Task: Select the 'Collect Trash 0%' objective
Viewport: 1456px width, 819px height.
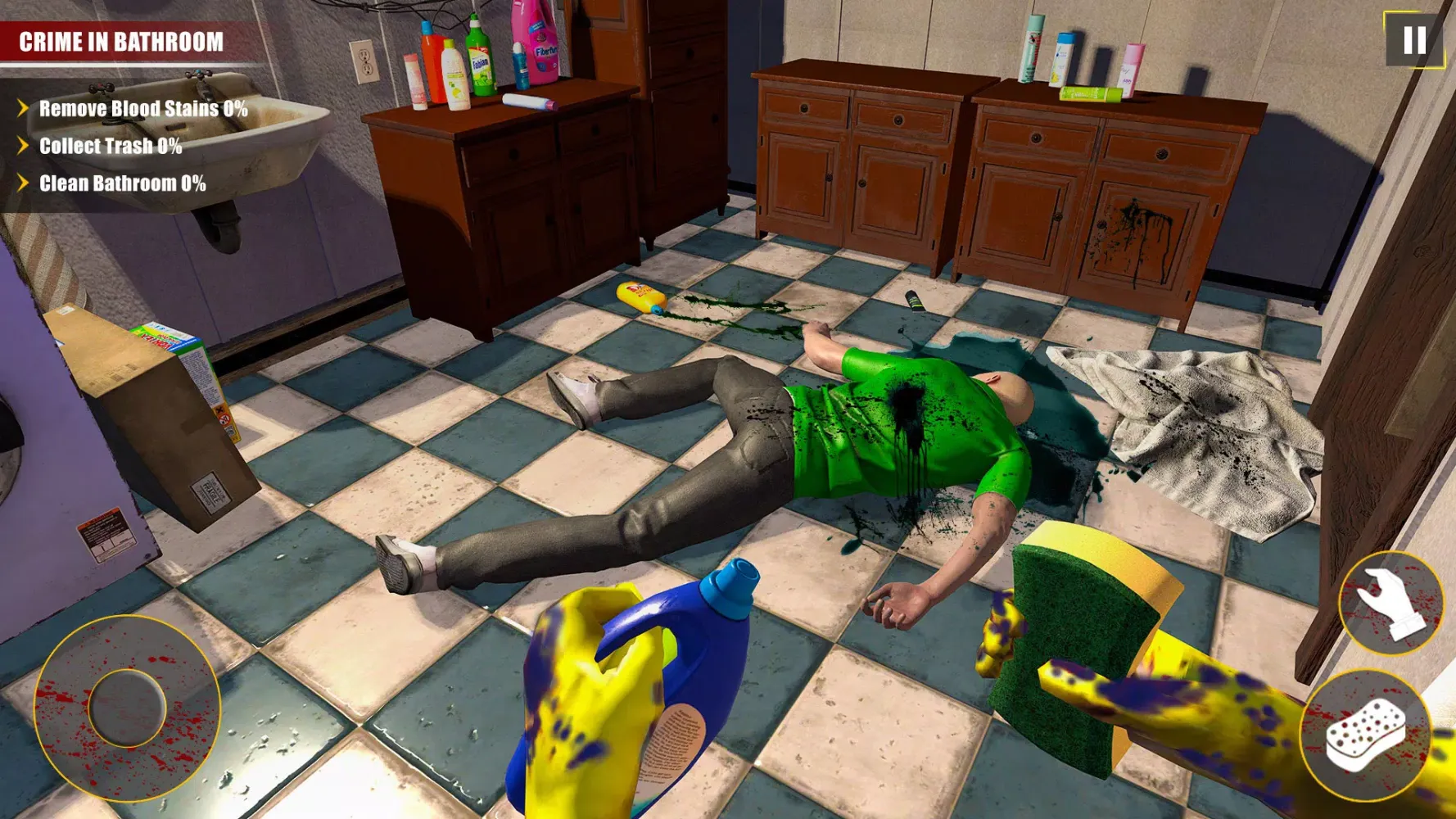Action: 111,147
